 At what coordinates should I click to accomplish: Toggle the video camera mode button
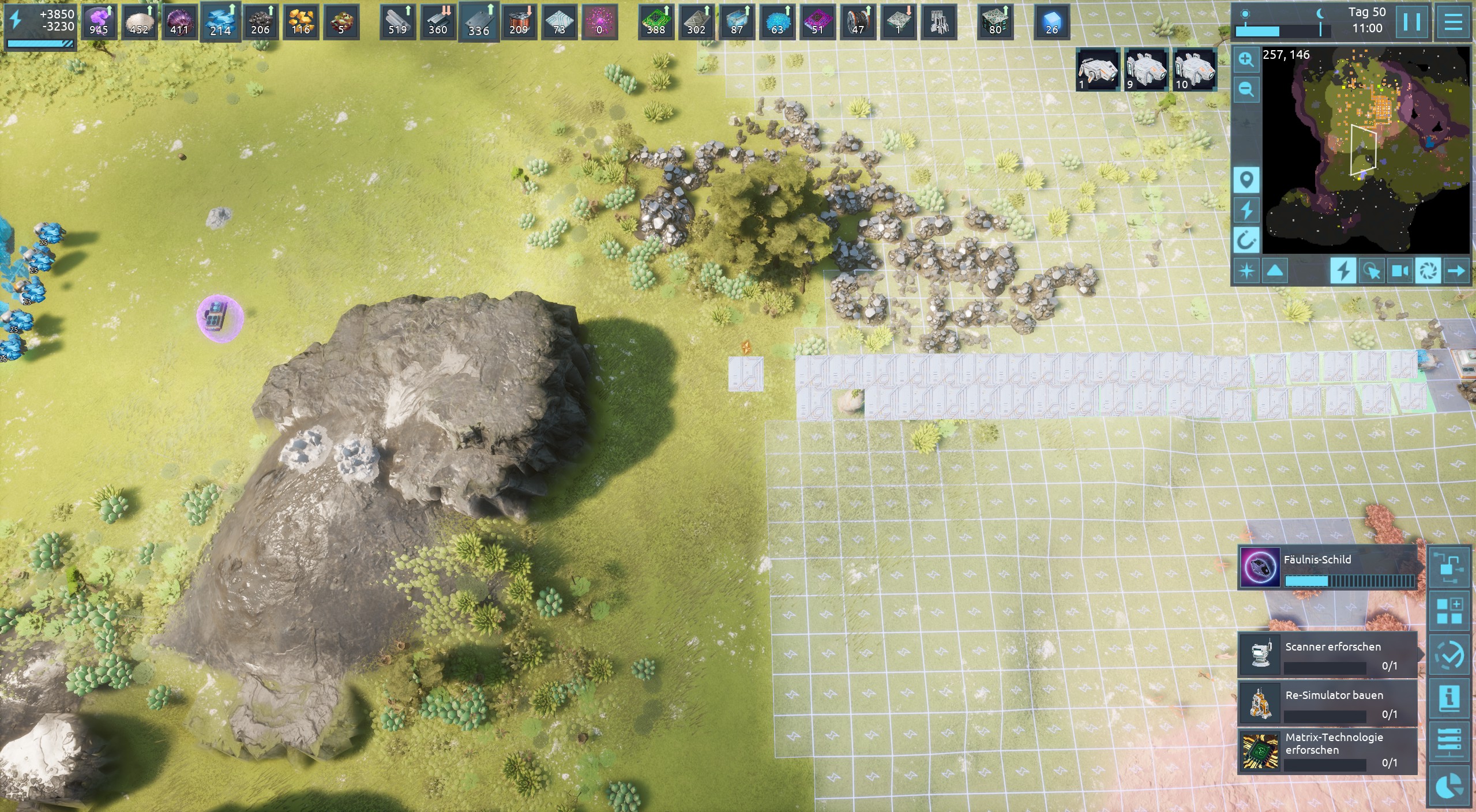(1400, 270)
